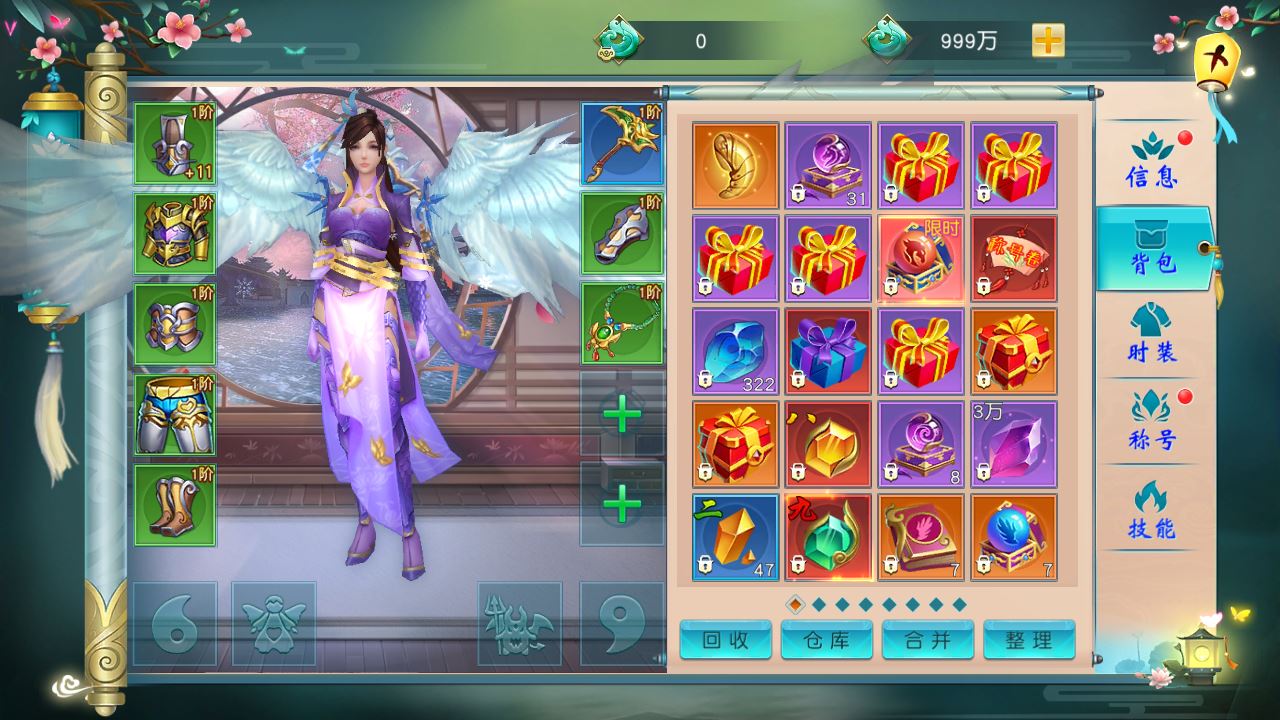1280x720 pixels.
Task: Select the blue gift box with purple ribbon
Action: pyautogui.click(x=828, y=351)
